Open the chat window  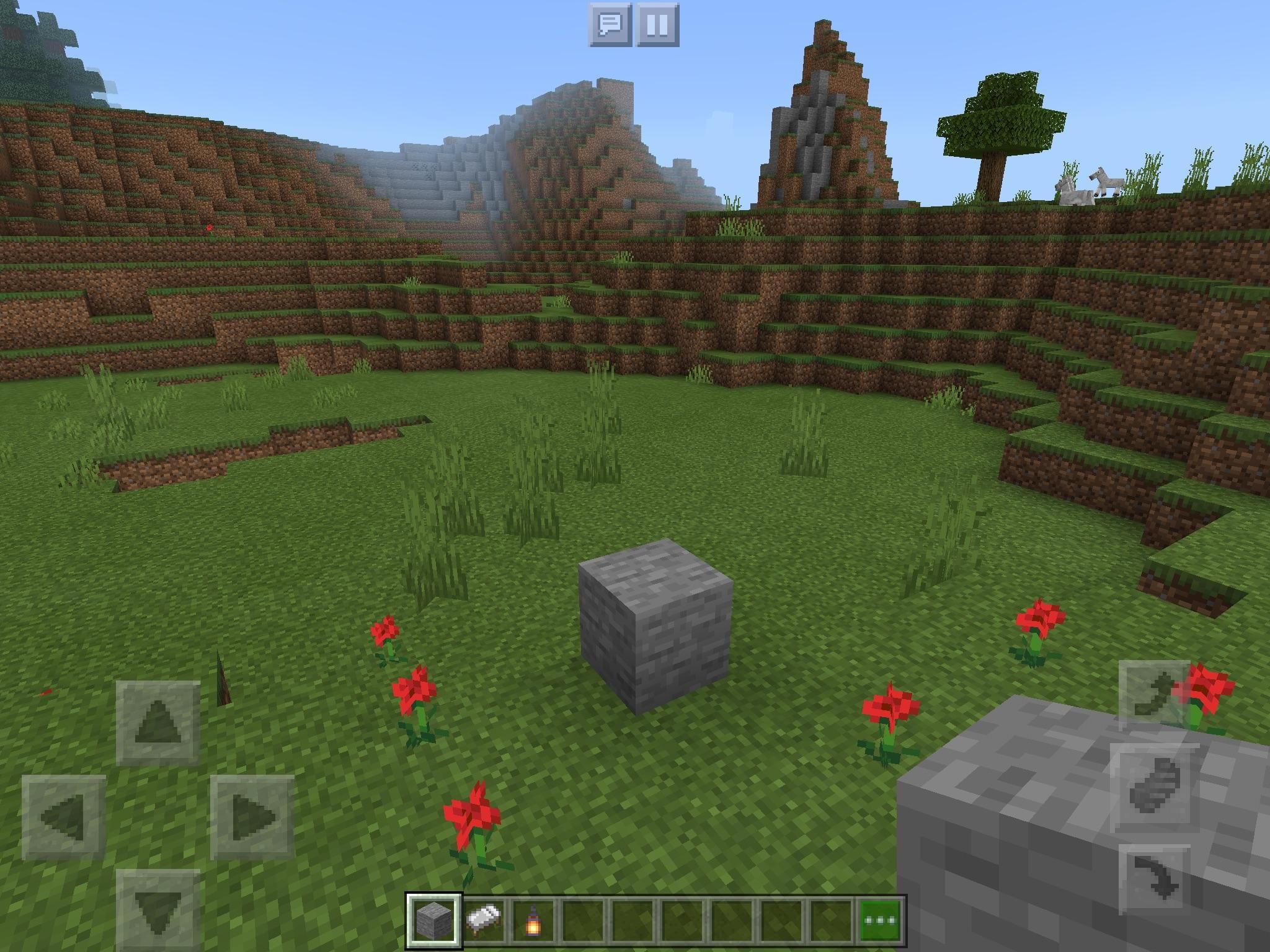[x=611, y=26]
